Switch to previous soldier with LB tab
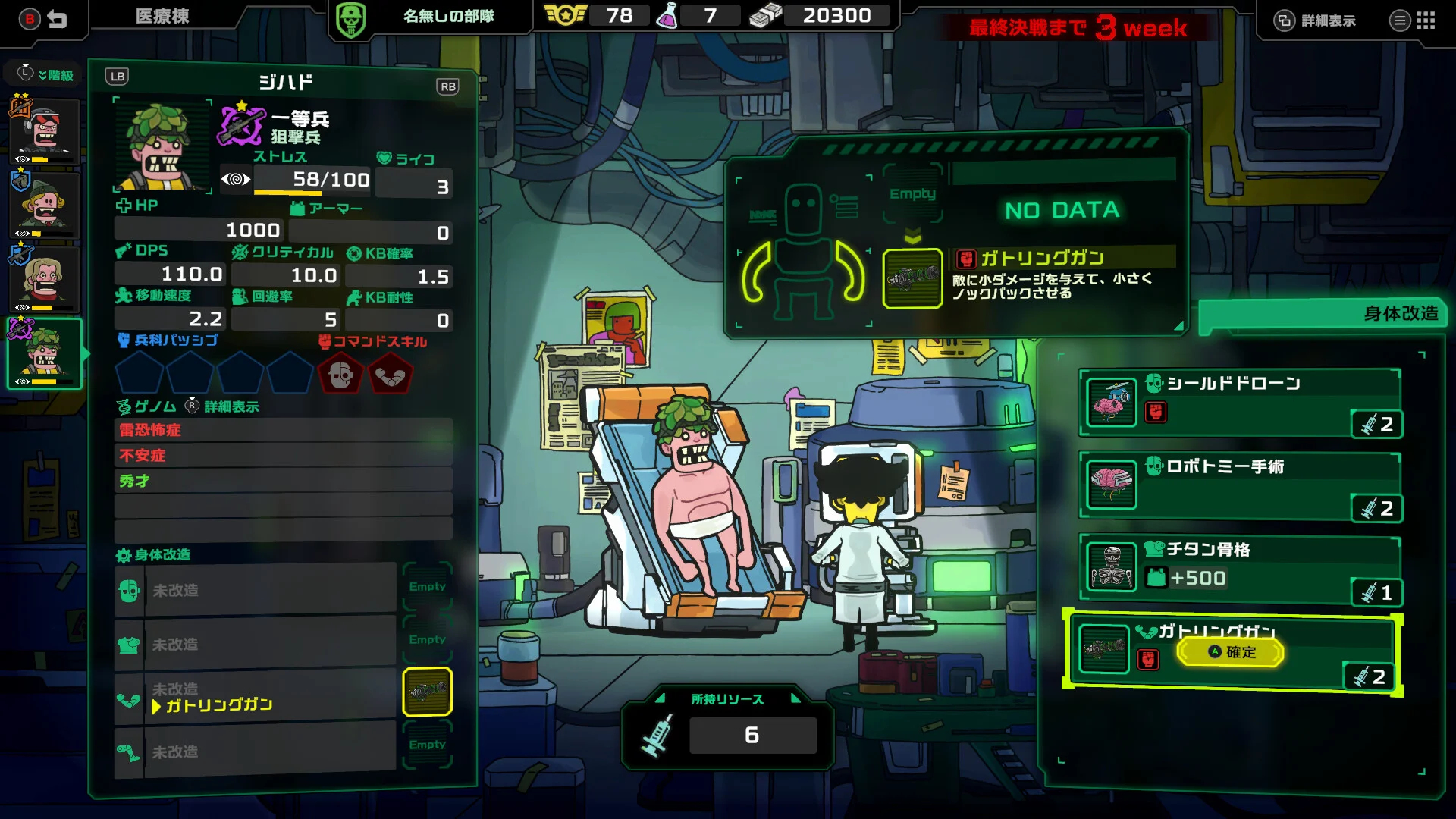The image size is (1456, 819). point(117,76)
